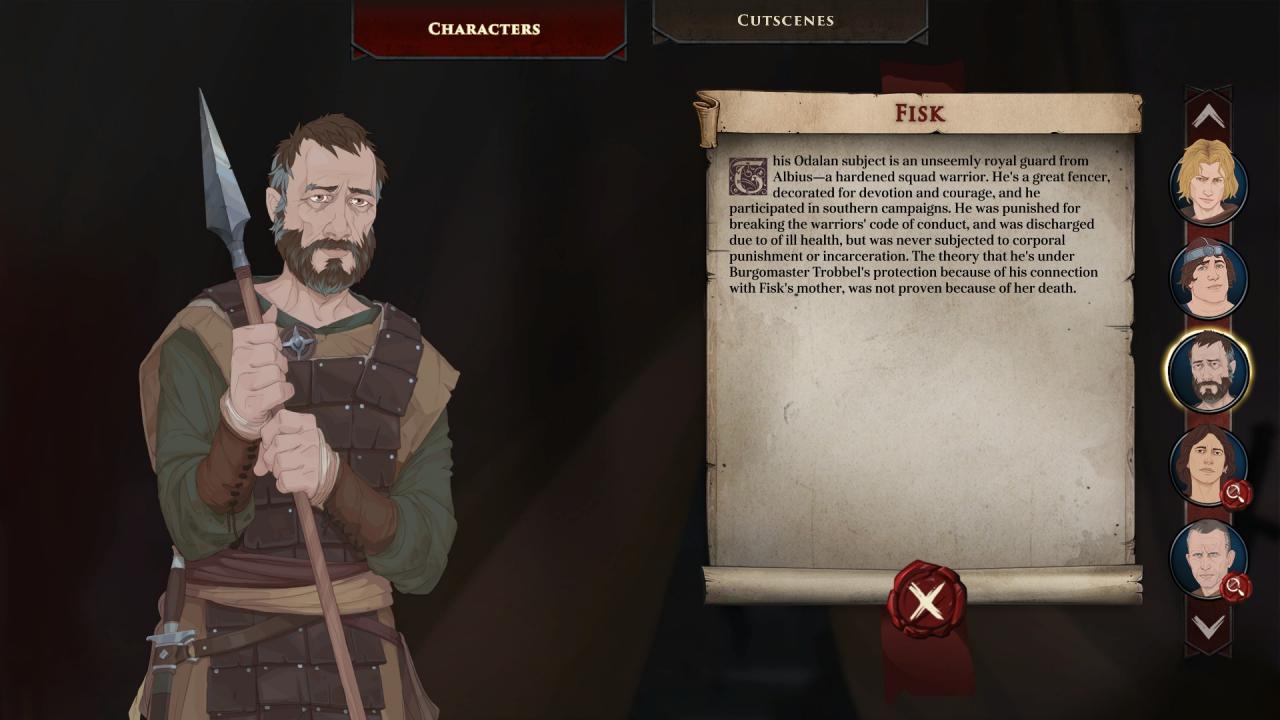The width and height of the screenshot is (1280, 720).
Task: Open the gray-haired man's portrait
Action: pyautogui.click(x=1208, y=558)
